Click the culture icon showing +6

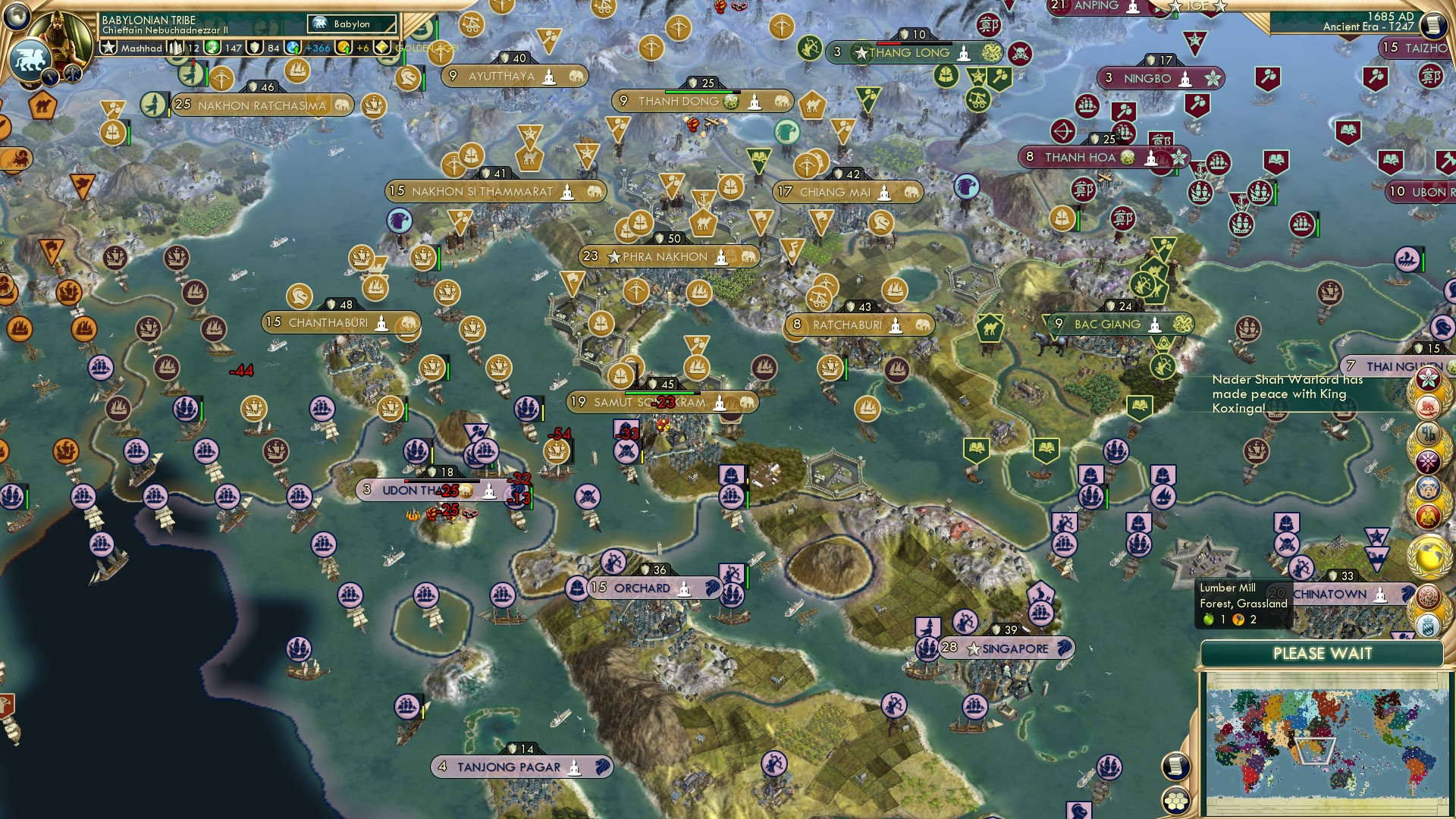click(344, 49)
